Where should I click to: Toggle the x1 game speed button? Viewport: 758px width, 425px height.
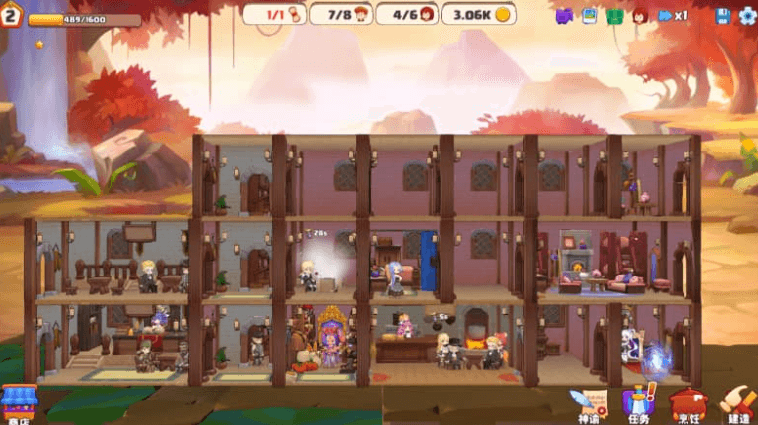(673, 15)
